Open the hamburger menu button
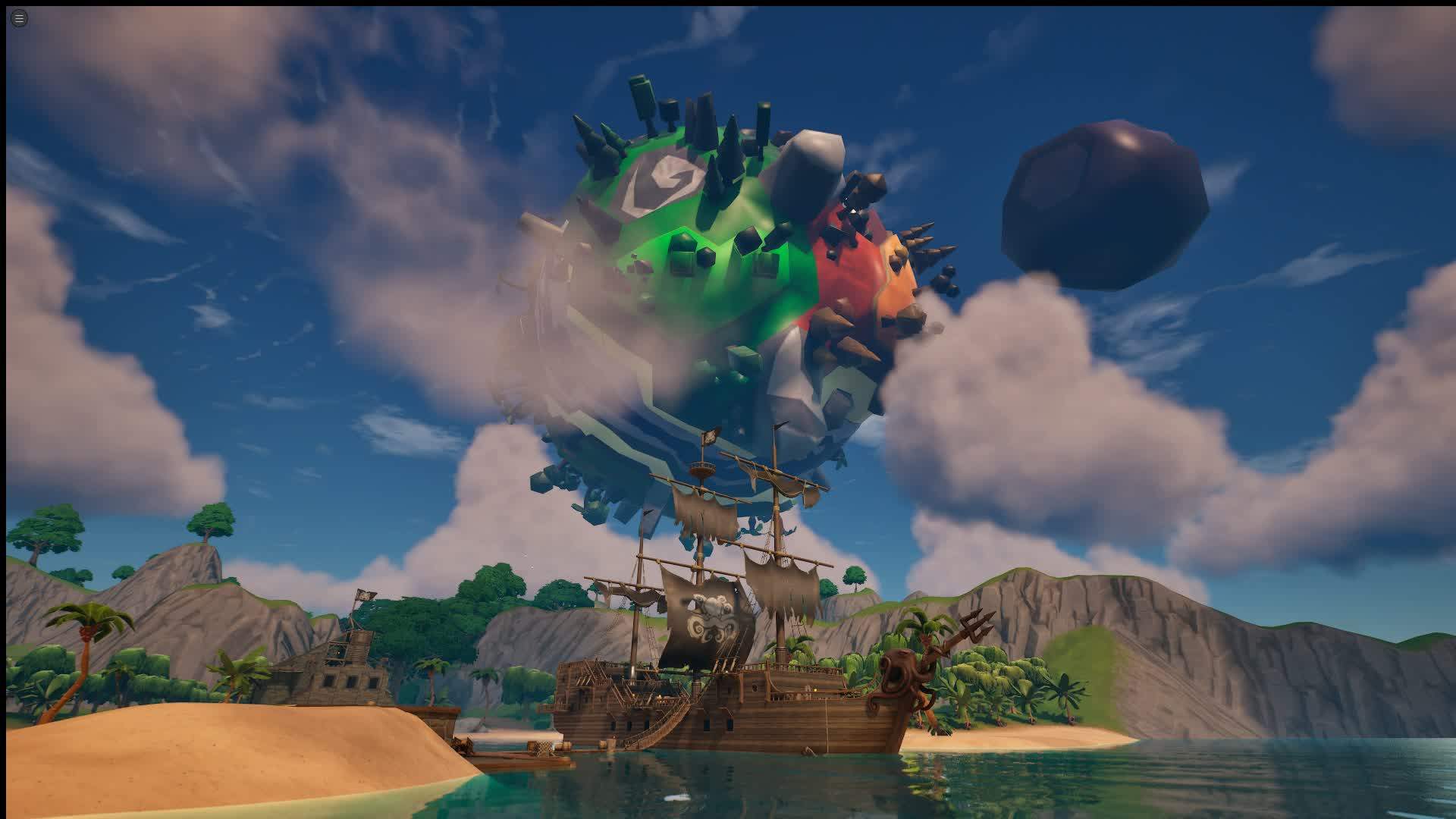This screenshot has width=1456, height=819. [x=20, y=18]
